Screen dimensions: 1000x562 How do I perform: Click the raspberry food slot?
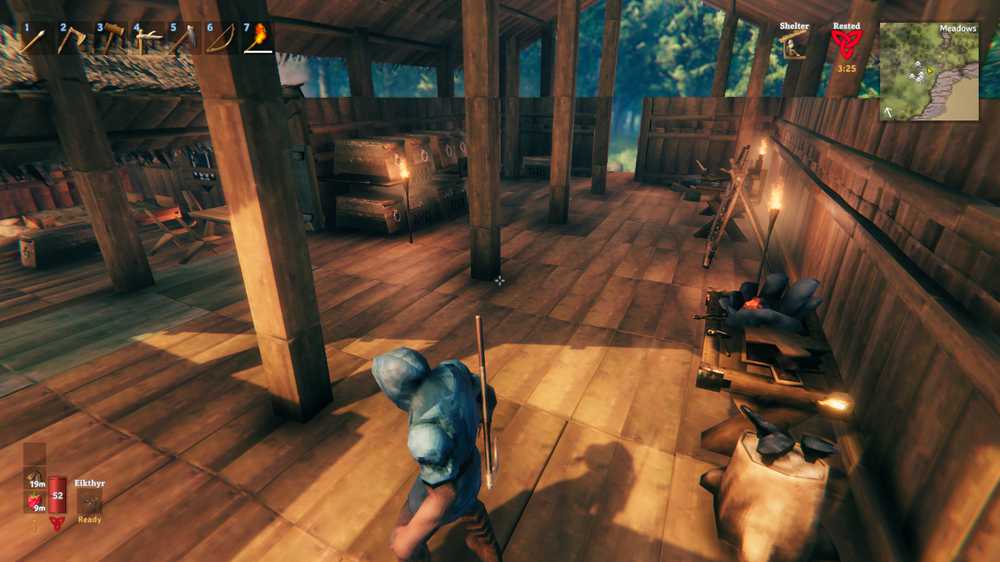coord(35,502)
